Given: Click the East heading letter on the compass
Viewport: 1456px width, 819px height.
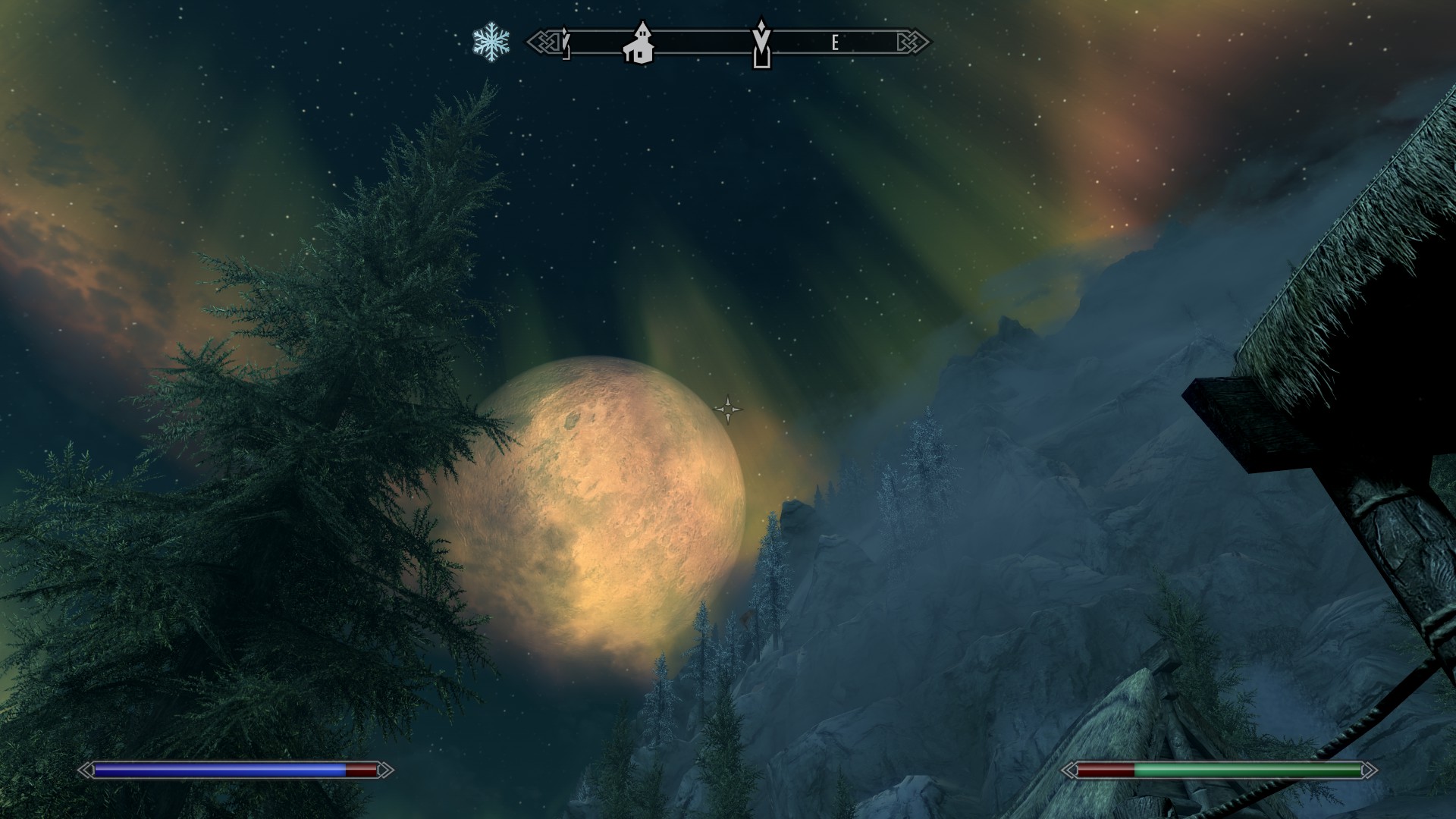Looking at the screenshot, I should 834,43.
